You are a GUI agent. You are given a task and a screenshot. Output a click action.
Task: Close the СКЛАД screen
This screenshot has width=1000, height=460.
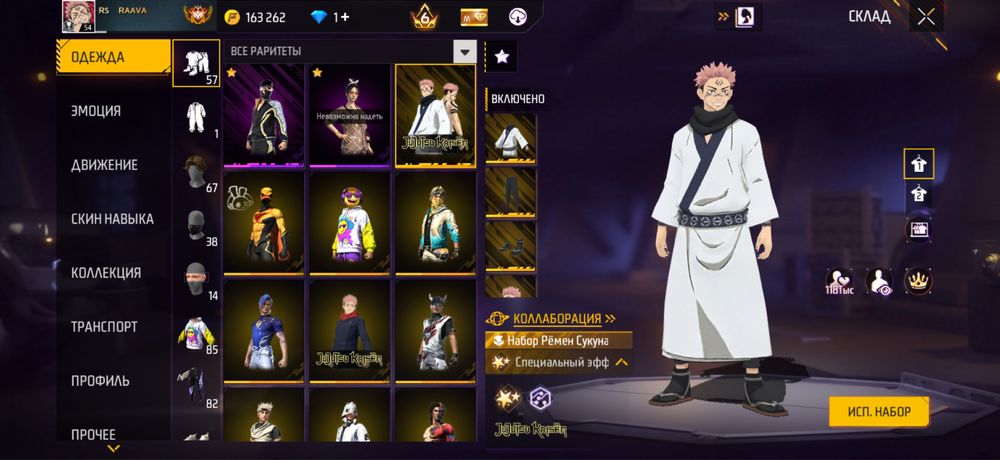(x=927, y=16)
